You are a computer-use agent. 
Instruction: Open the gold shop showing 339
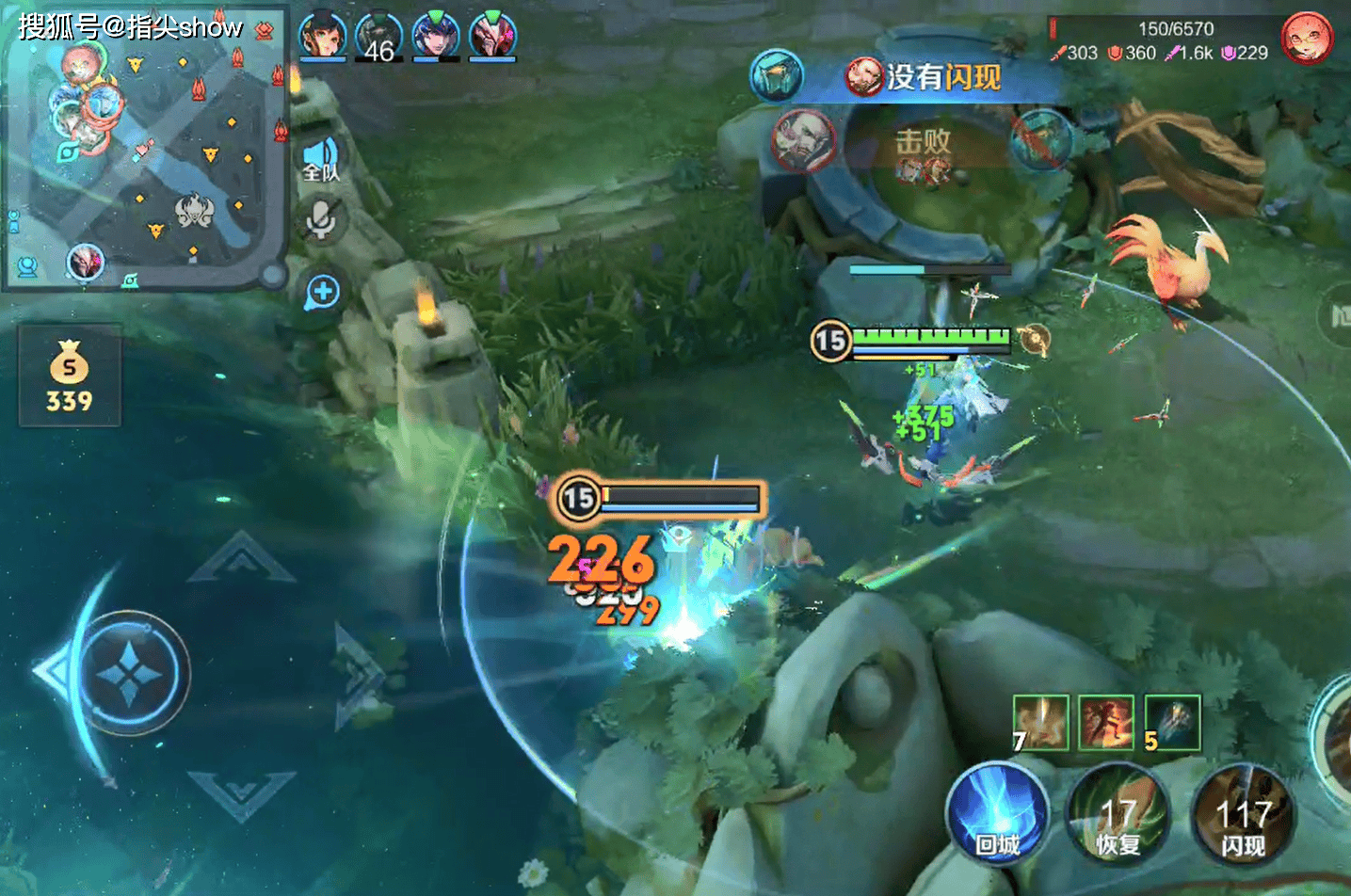[70, 376]
